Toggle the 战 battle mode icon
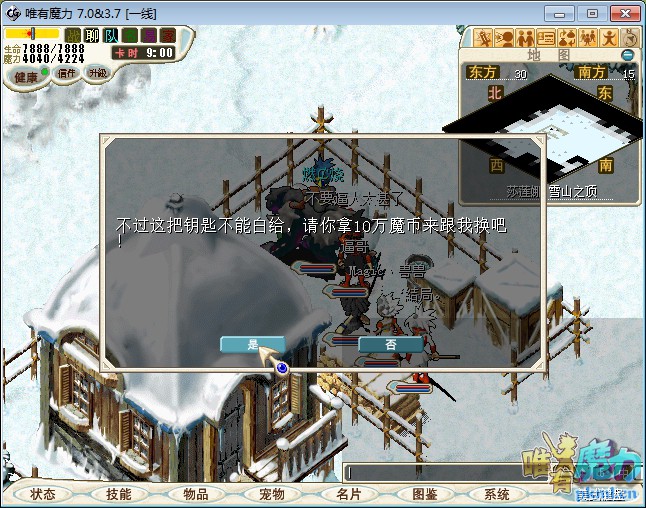646x508 pixels. click(x=73, y=35)
